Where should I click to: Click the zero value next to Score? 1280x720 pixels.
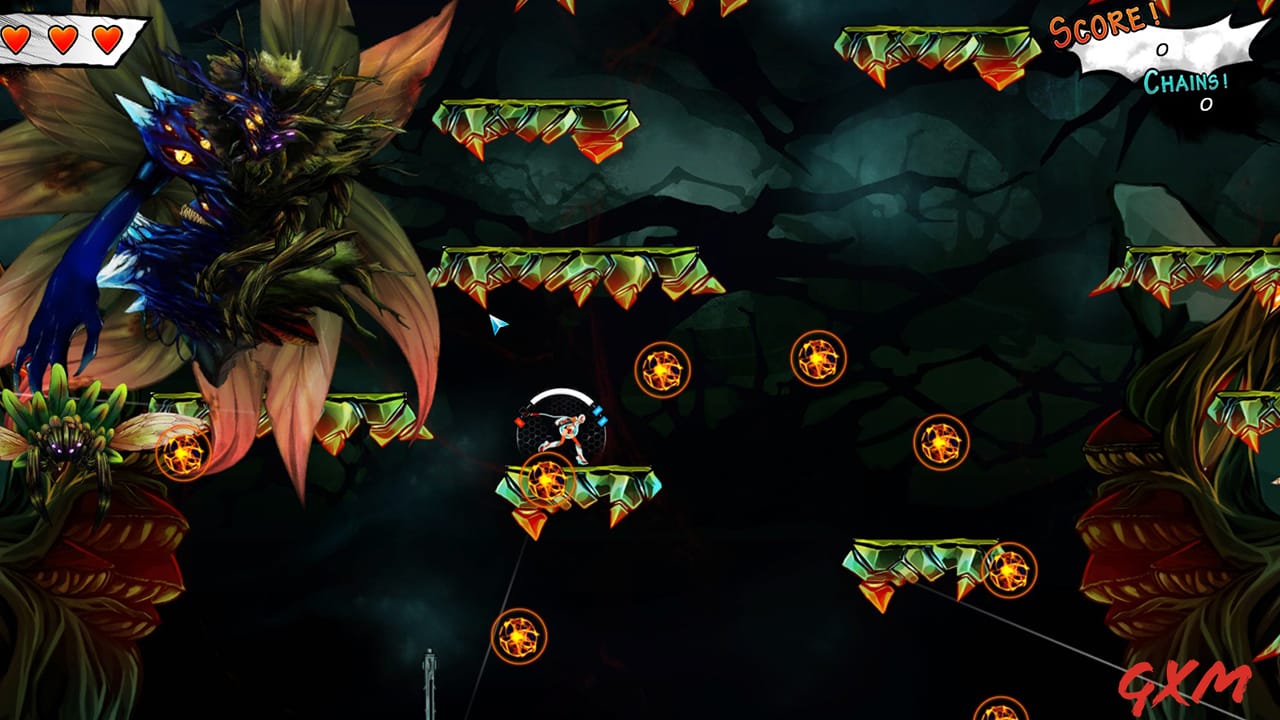pyautogui.click(x=1160, y=48)
